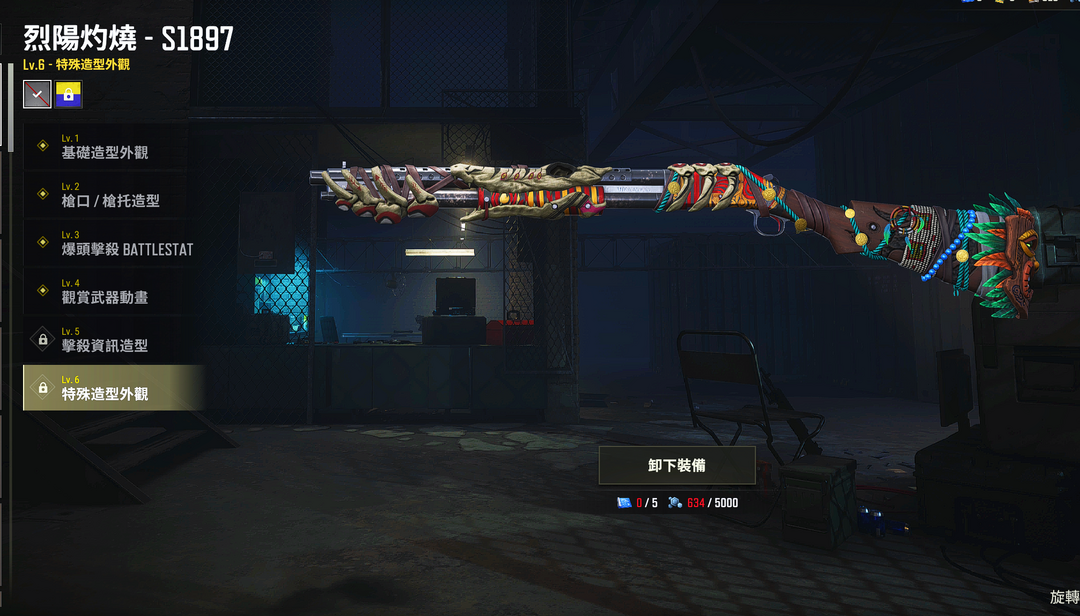Screen dimensions: 1080x616
Task: Click the locked Lv.5 擊殺資訊造型 entry
Action: click(110, 340)
